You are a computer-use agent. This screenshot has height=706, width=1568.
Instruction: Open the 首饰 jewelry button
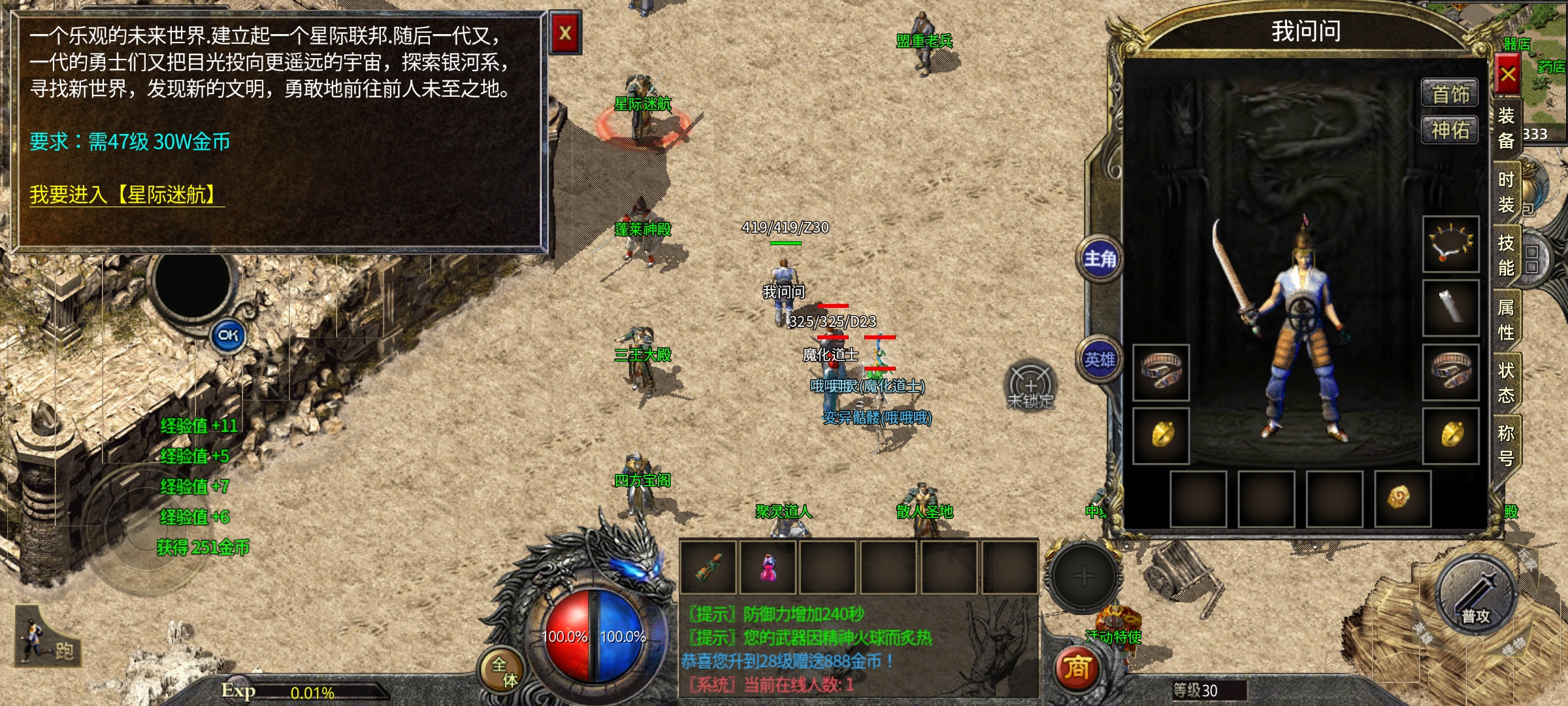(1450, 94)
